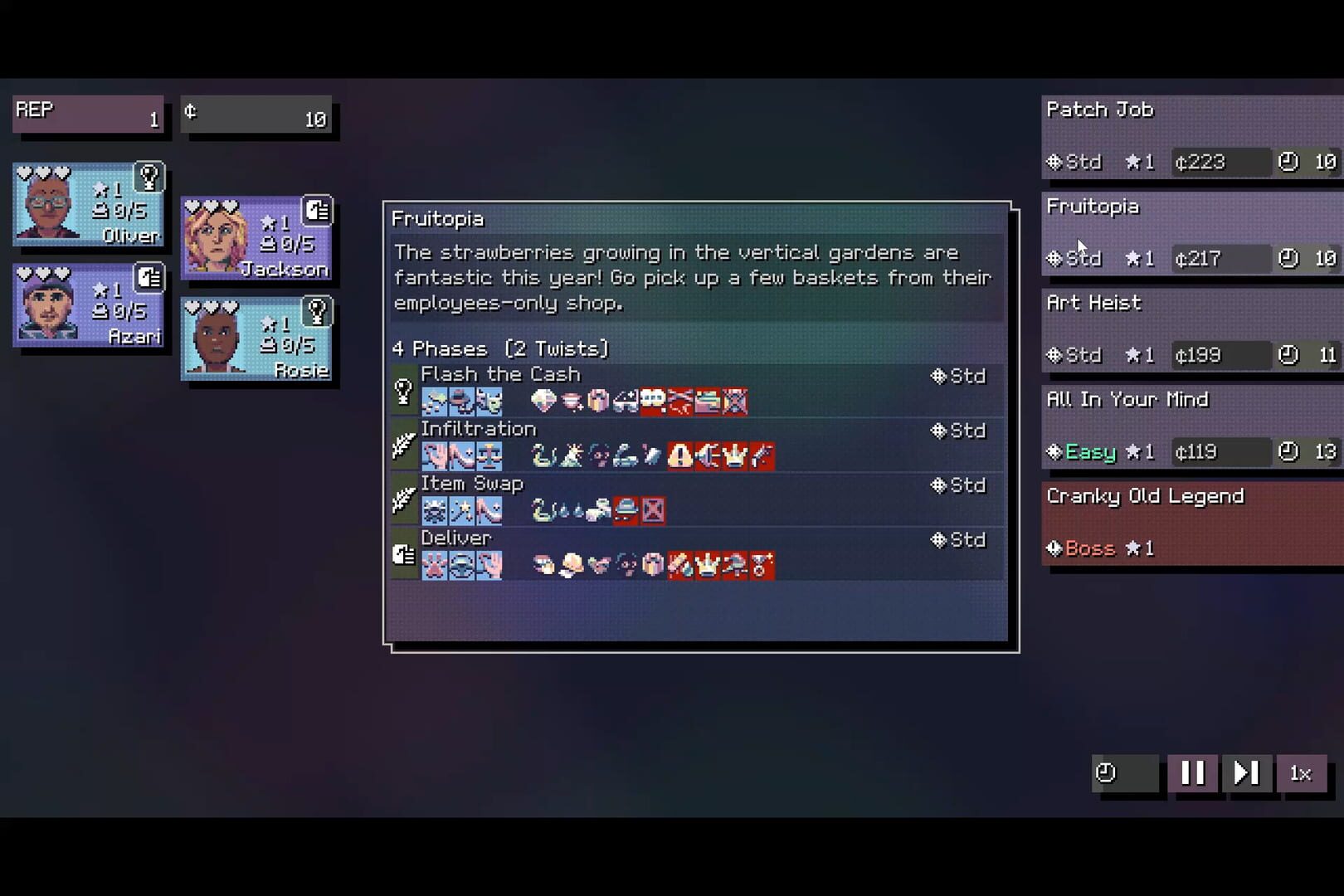The image size is (1344, 896).
Task: Click the paw icon in the Deliver phase row
Action: click(x=435, y=564)
